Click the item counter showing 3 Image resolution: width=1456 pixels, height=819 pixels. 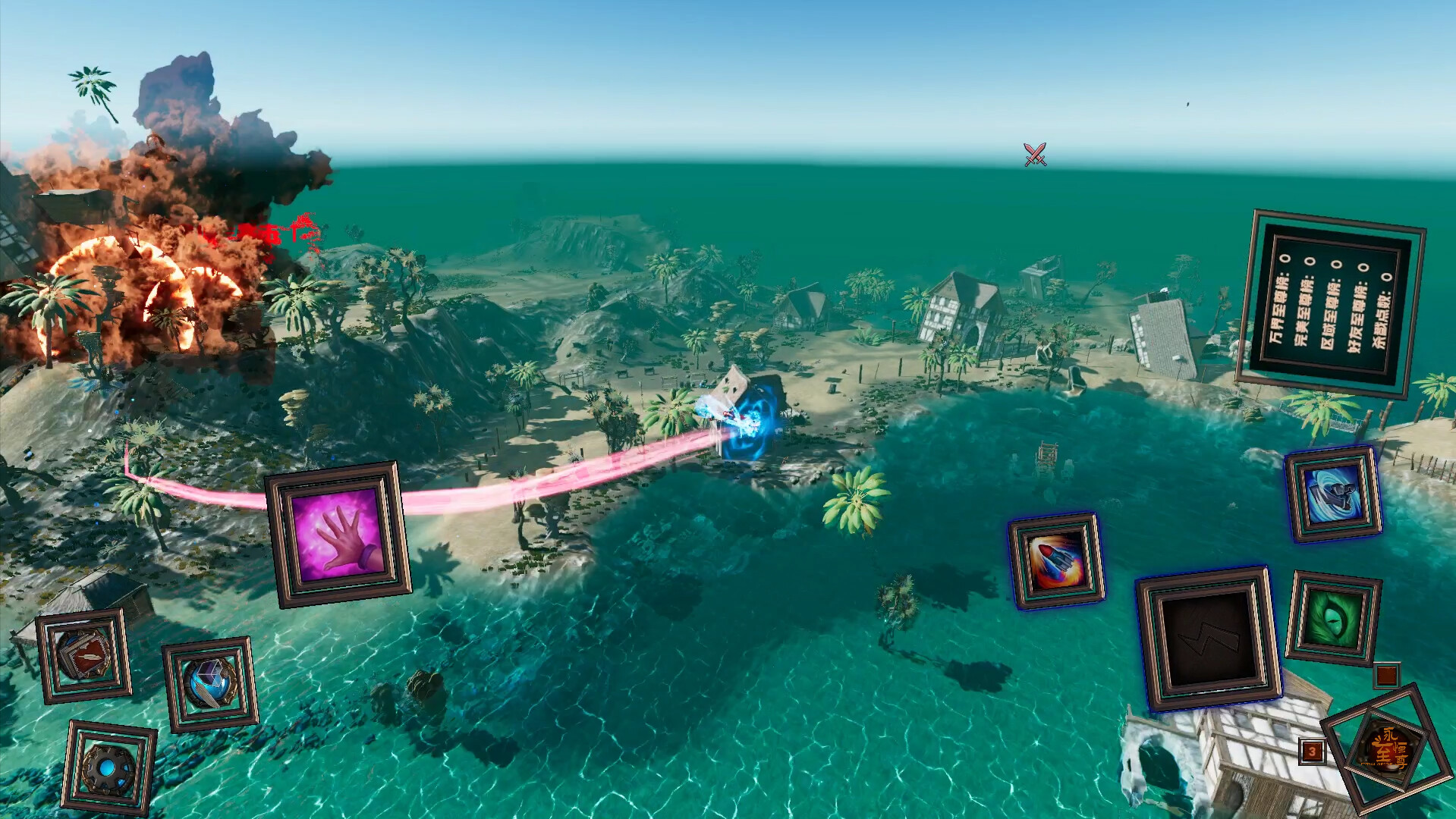click(1313, 752)
